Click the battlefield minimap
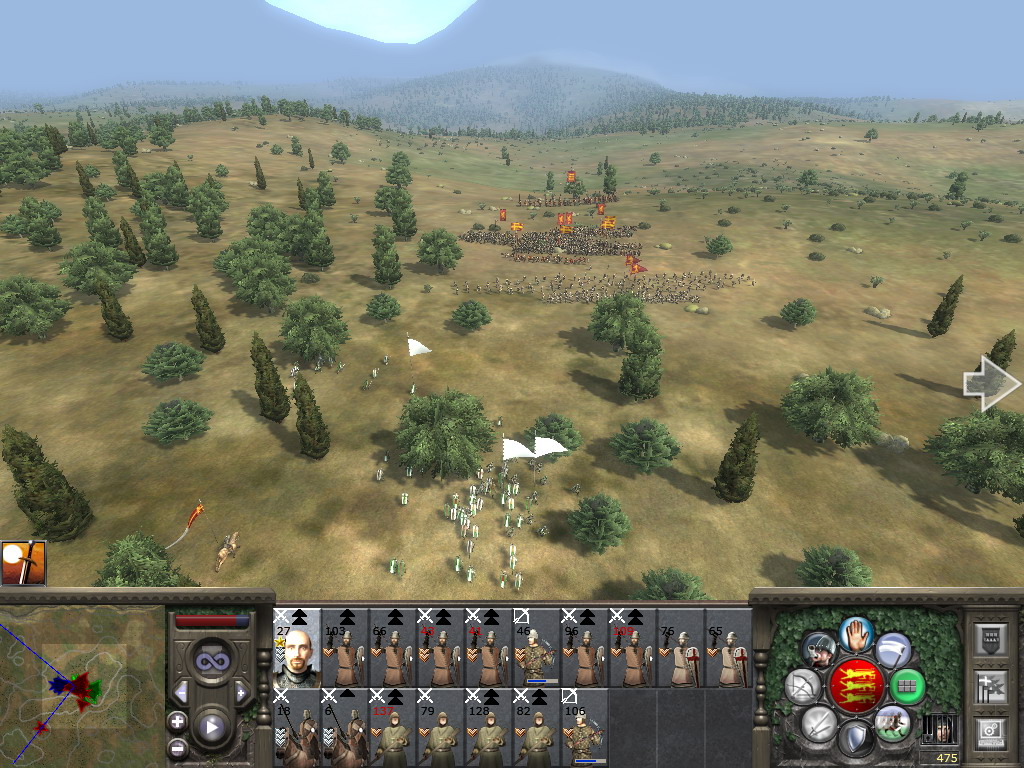 point(82,686)
